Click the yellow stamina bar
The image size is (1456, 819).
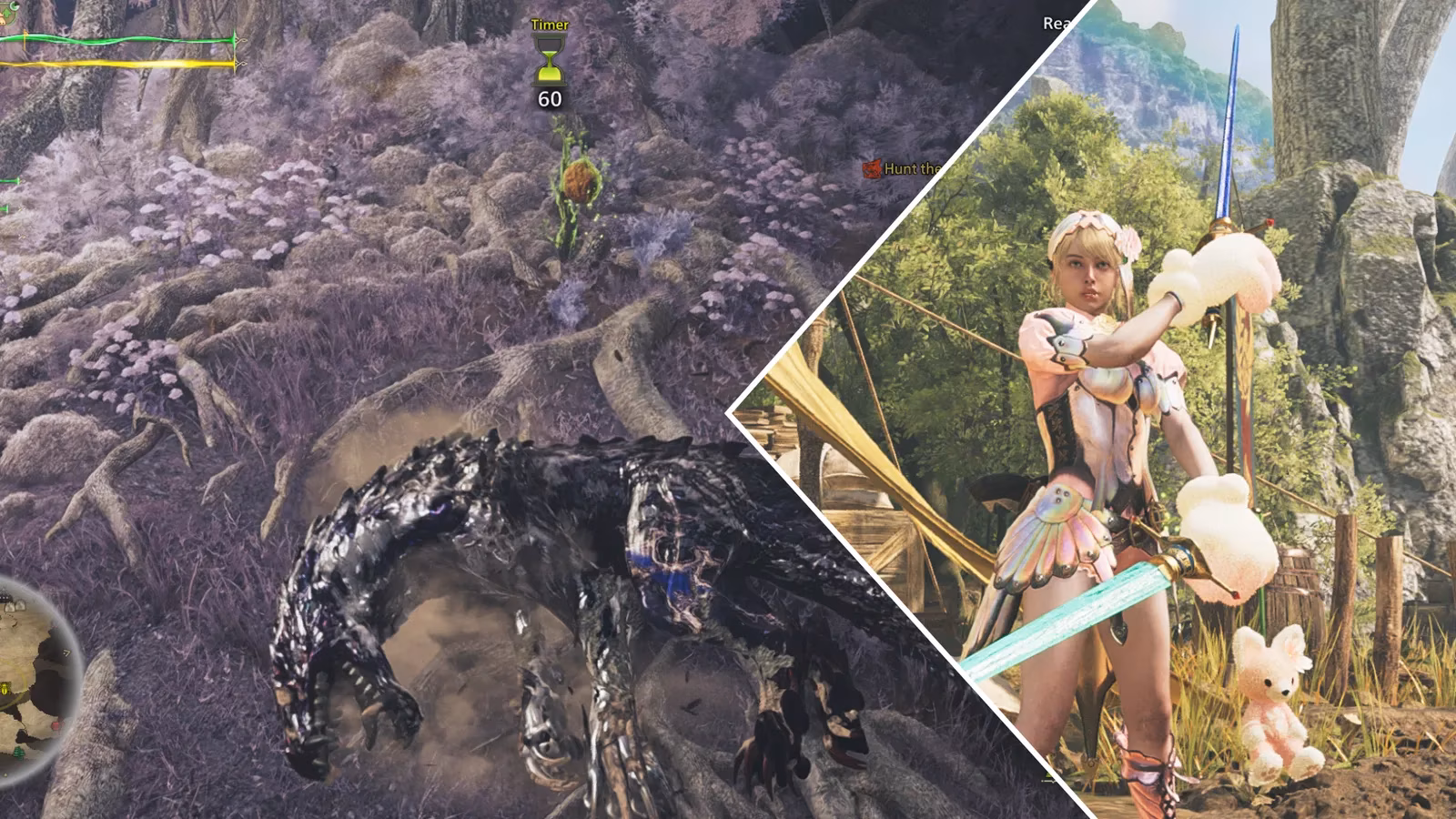118,63
